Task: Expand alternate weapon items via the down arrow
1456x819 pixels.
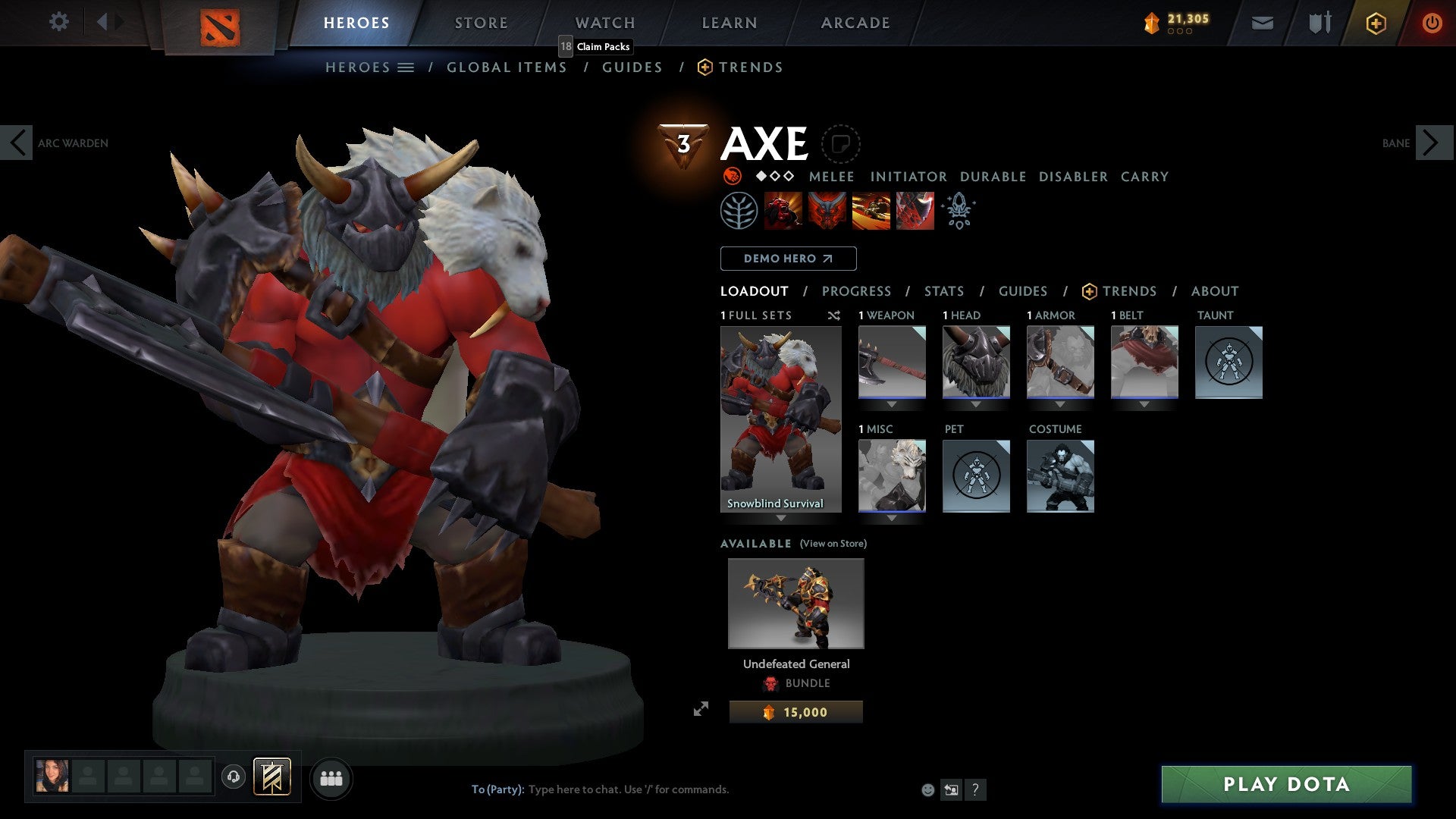Action: coord(892,404)
